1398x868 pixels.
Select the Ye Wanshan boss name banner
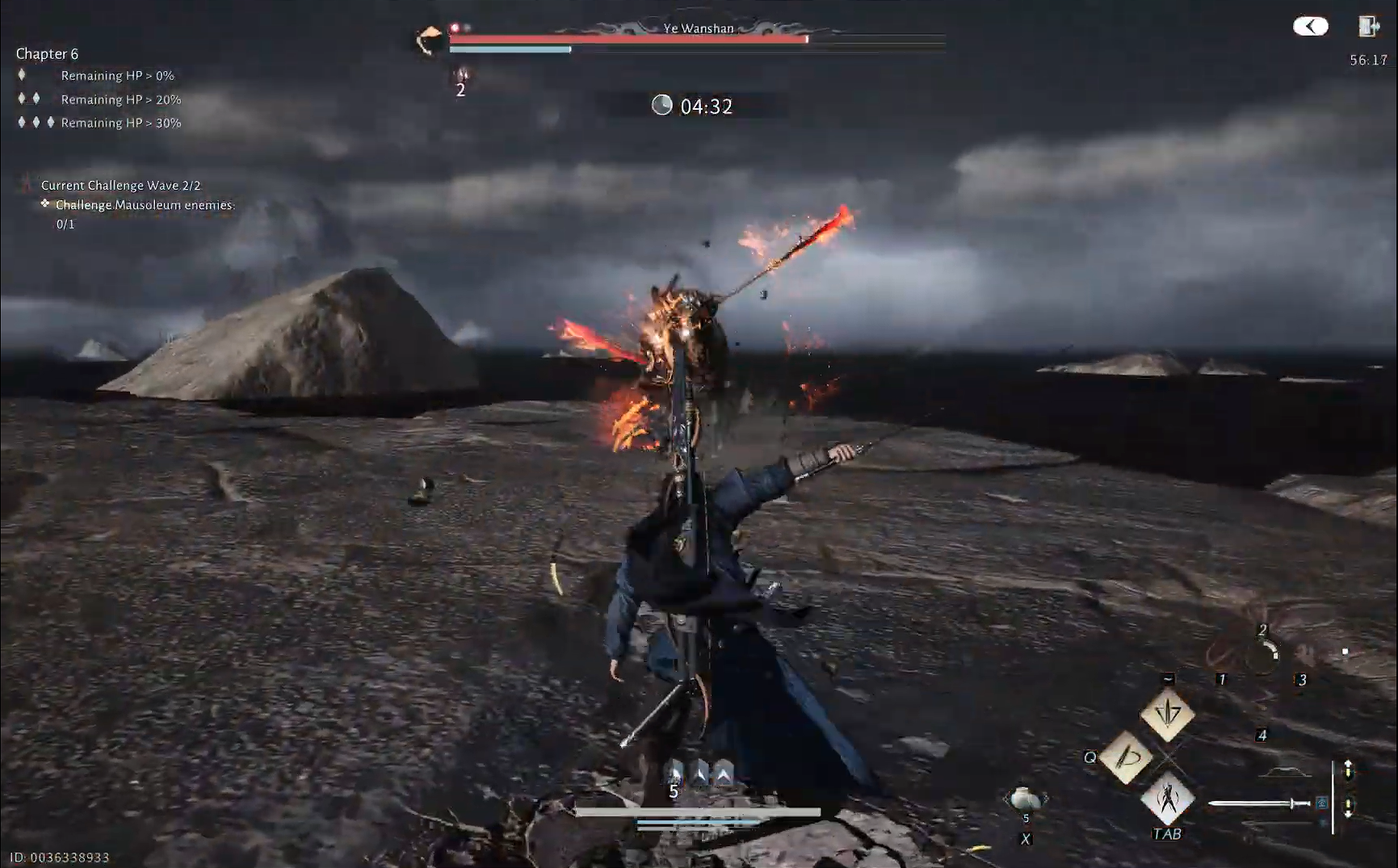click(x=699, y=27)
